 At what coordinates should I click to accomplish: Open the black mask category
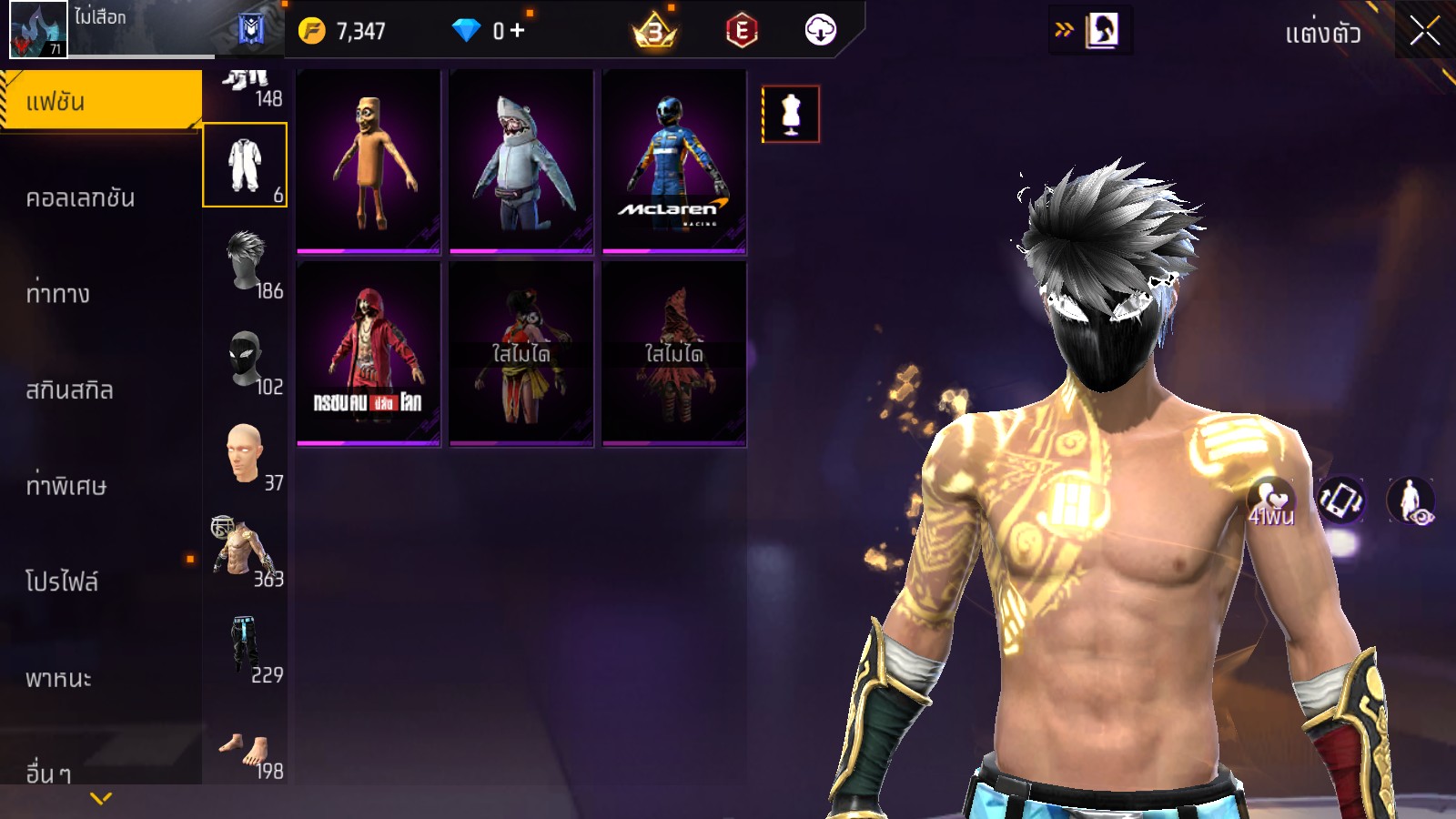click(246, 358)
